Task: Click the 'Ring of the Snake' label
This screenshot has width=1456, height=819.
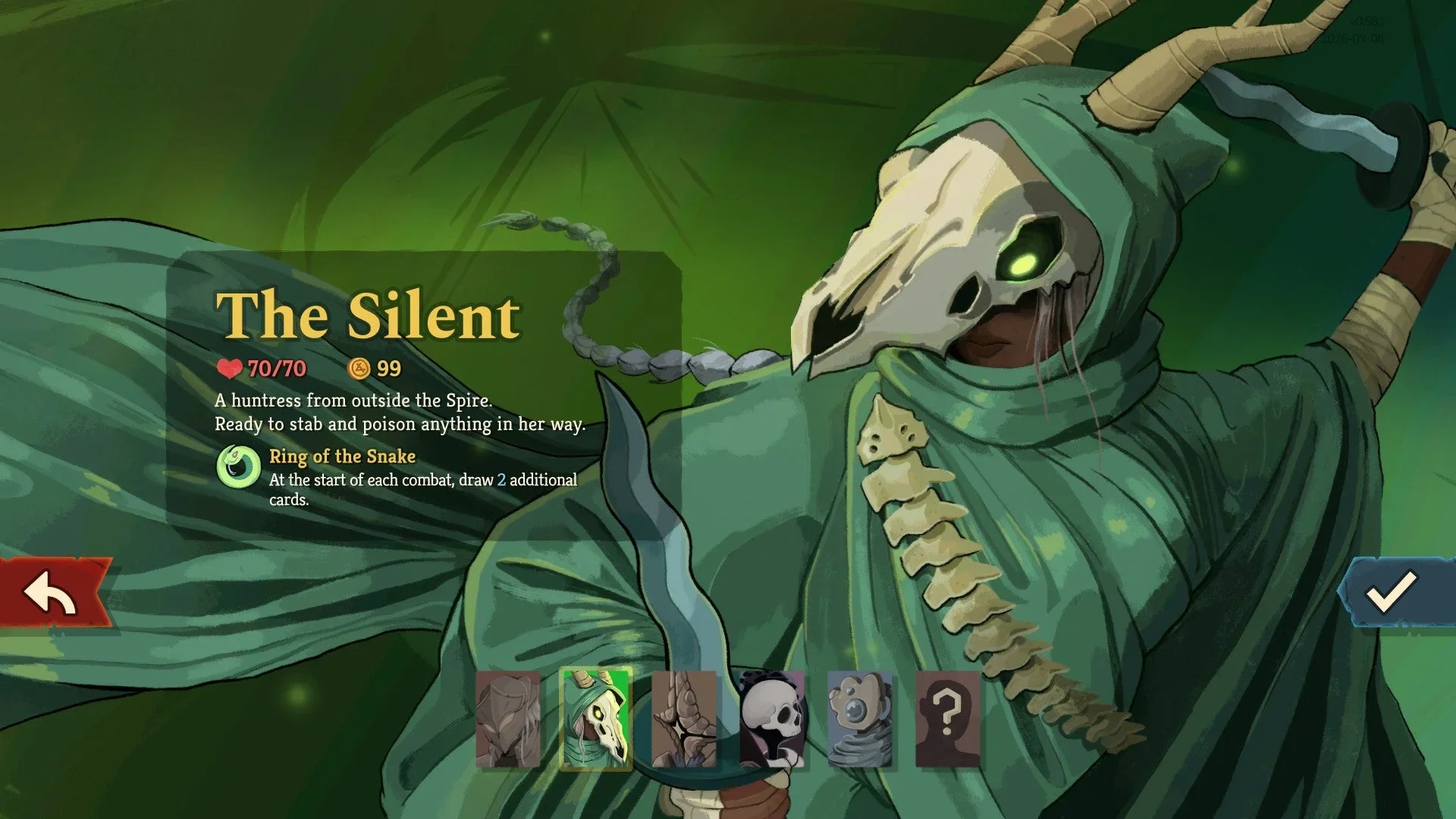Action: click(x=342, y=457)
